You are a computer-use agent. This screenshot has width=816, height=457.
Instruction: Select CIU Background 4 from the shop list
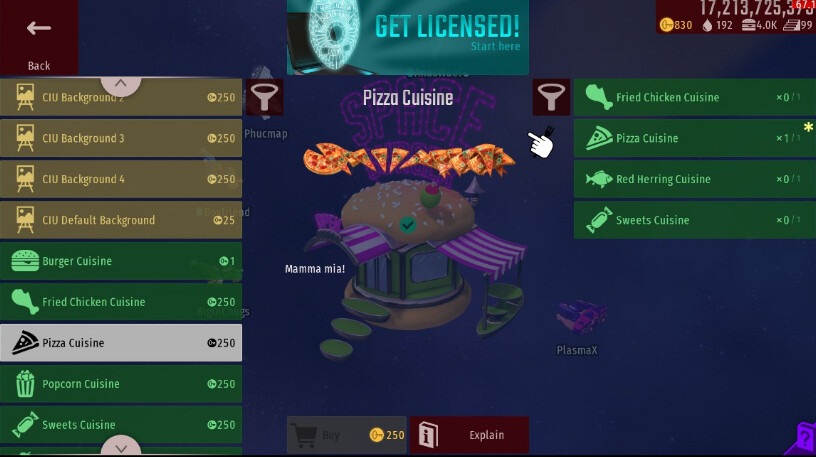tap(121, 180)
